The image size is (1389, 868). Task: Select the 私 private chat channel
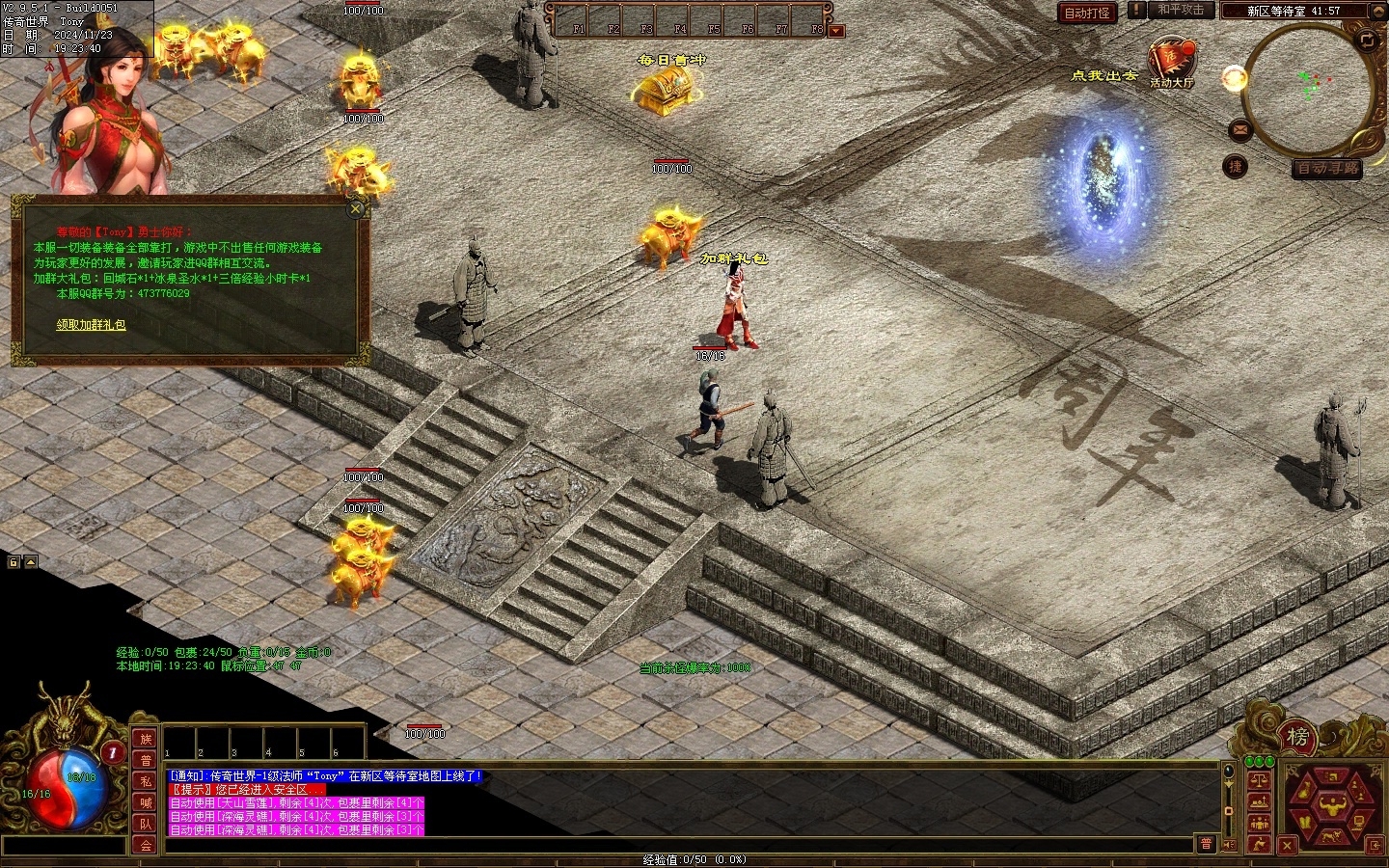[x=146, y=781]
